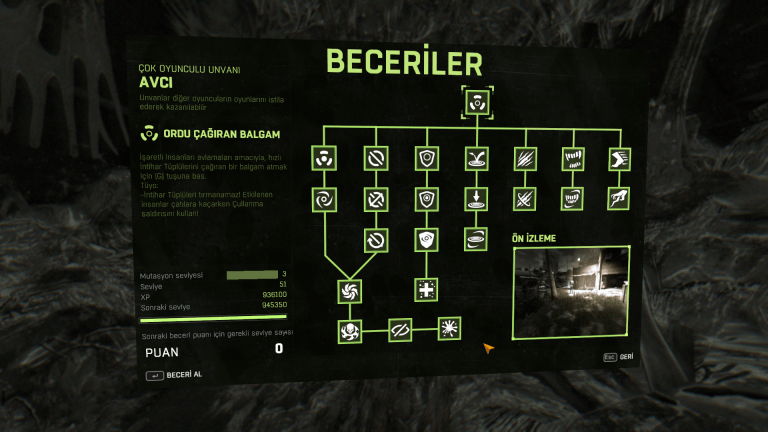Viewport: 768px width, 432px height.
Task: Pick the crossed claws skill node
Action: pos(524,198)
